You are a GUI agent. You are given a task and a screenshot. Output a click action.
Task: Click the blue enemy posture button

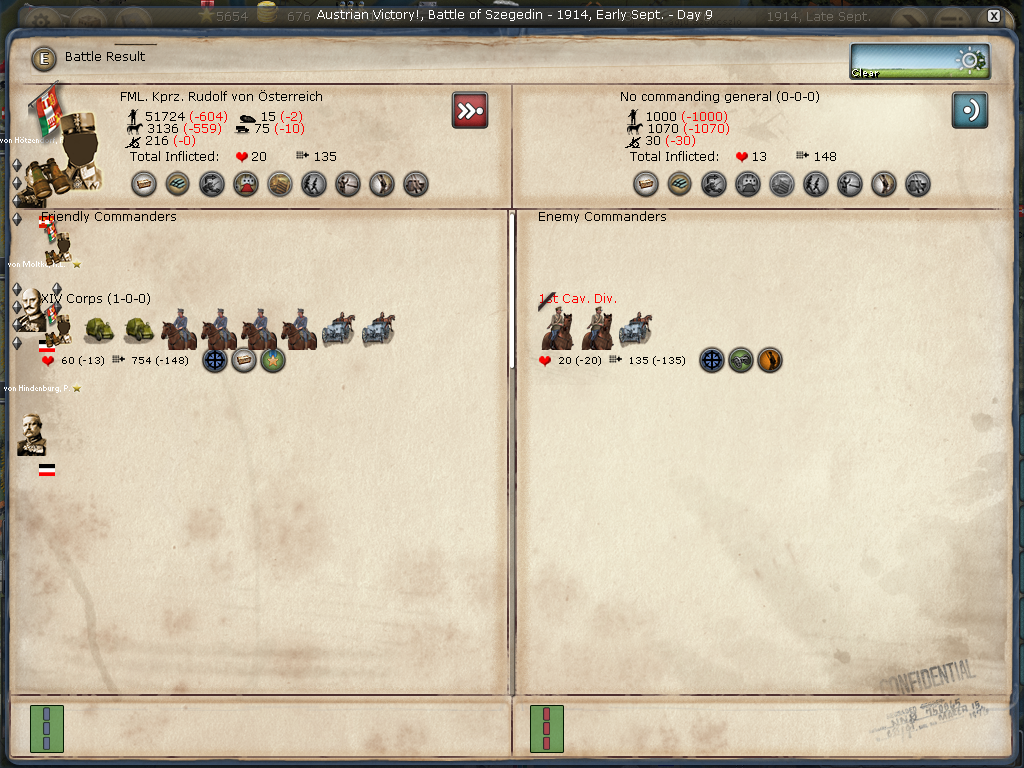click(x=969, y=110)
